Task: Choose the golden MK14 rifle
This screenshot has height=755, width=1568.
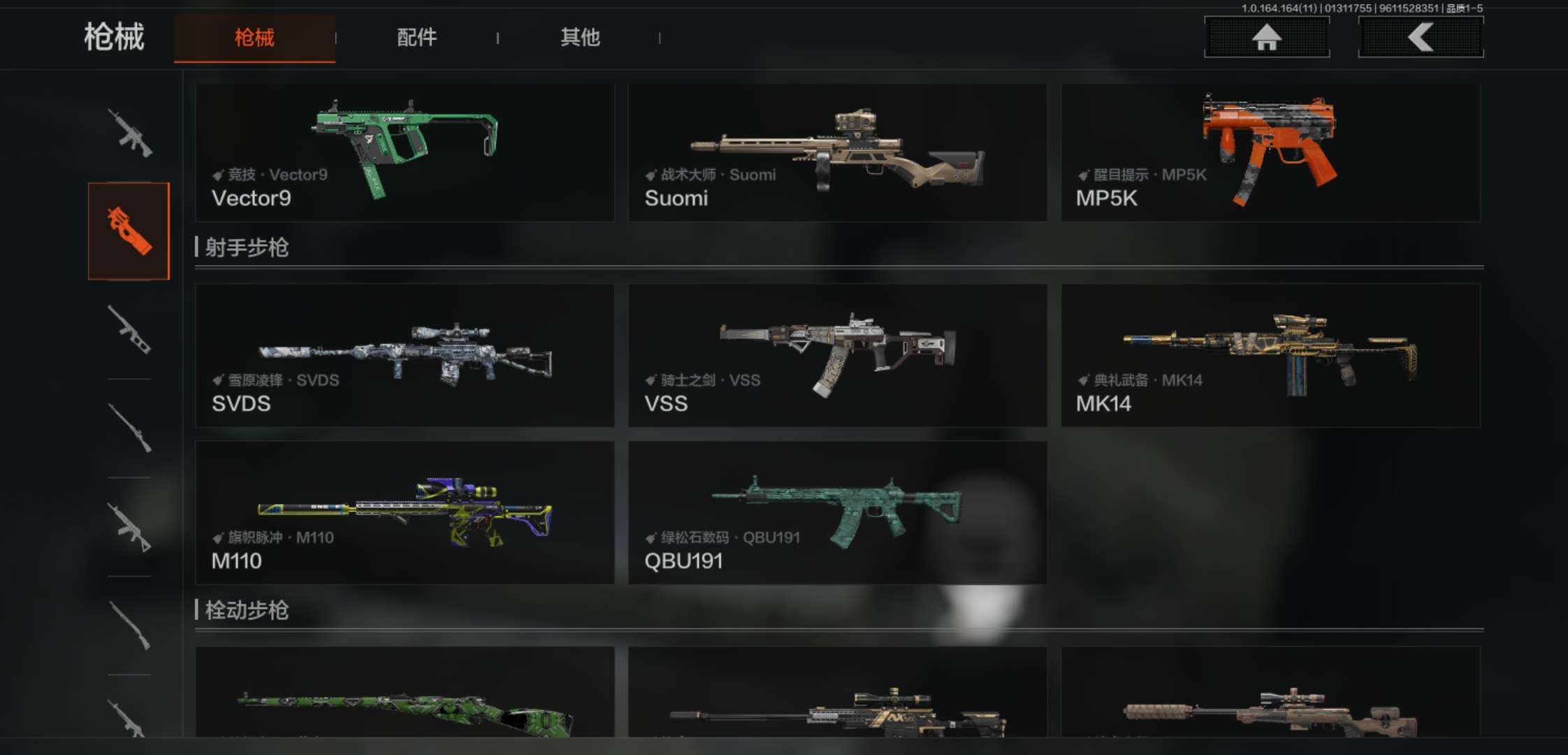Action: [x=1270, y=355]
